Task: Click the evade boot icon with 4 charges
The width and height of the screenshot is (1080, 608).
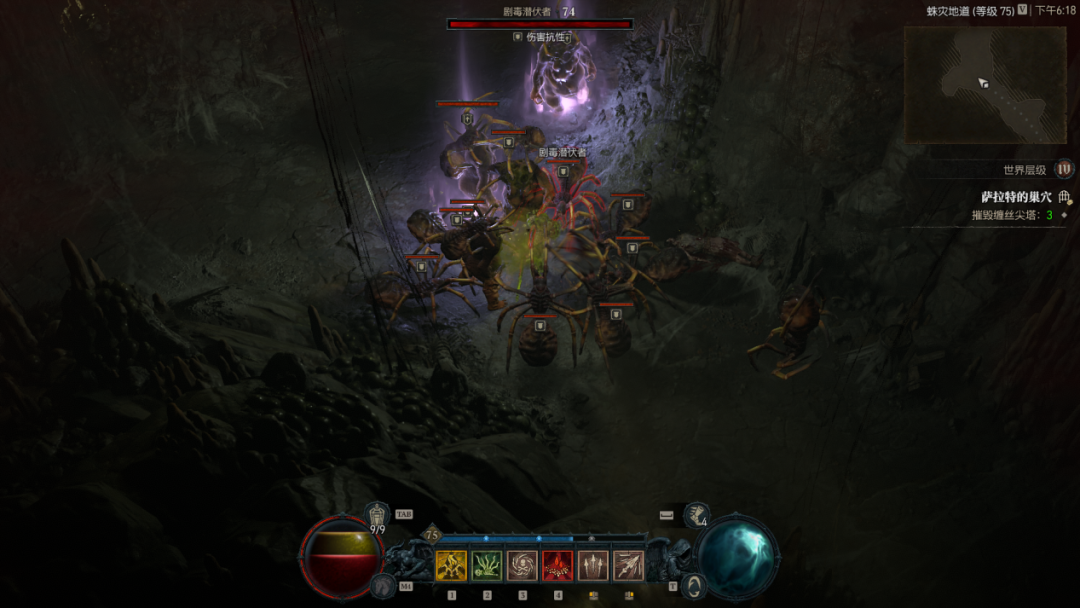Action: (697, 515)
